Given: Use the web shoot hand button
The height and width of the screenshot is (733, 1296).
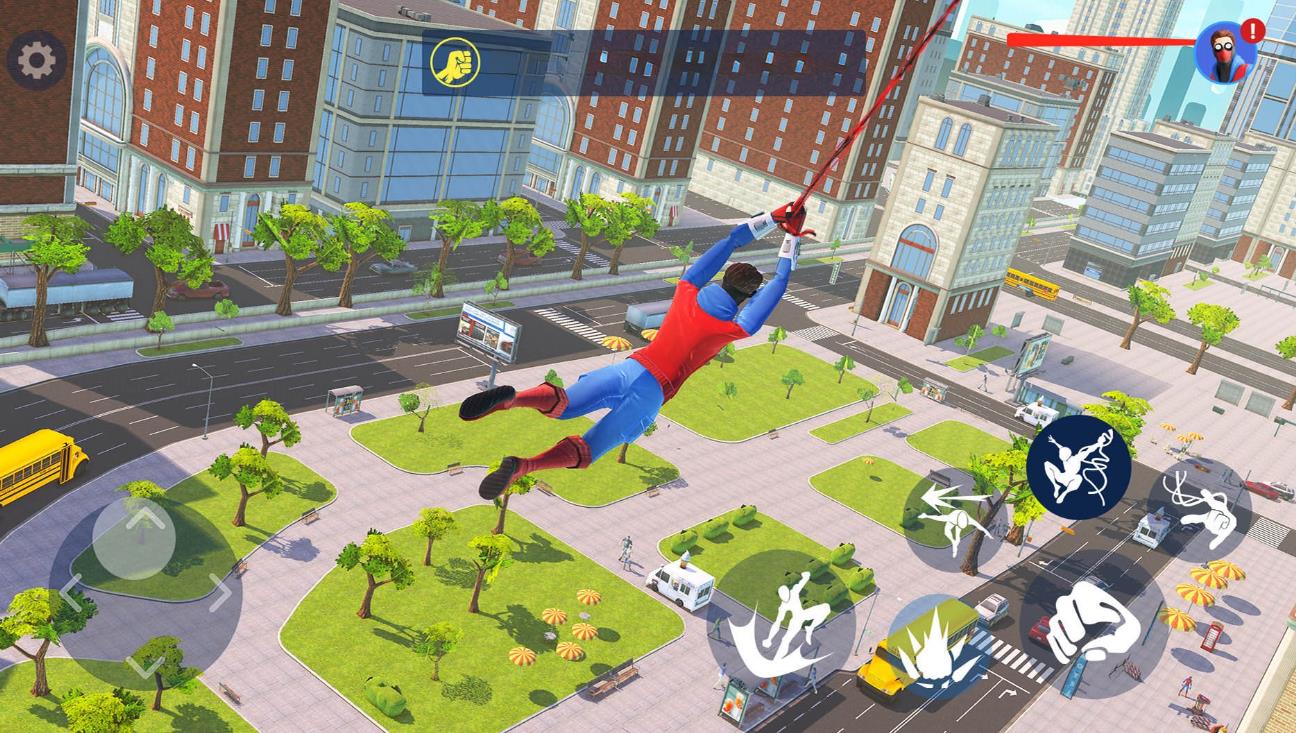Looking at the screenshot, I should coord(1198,510).
